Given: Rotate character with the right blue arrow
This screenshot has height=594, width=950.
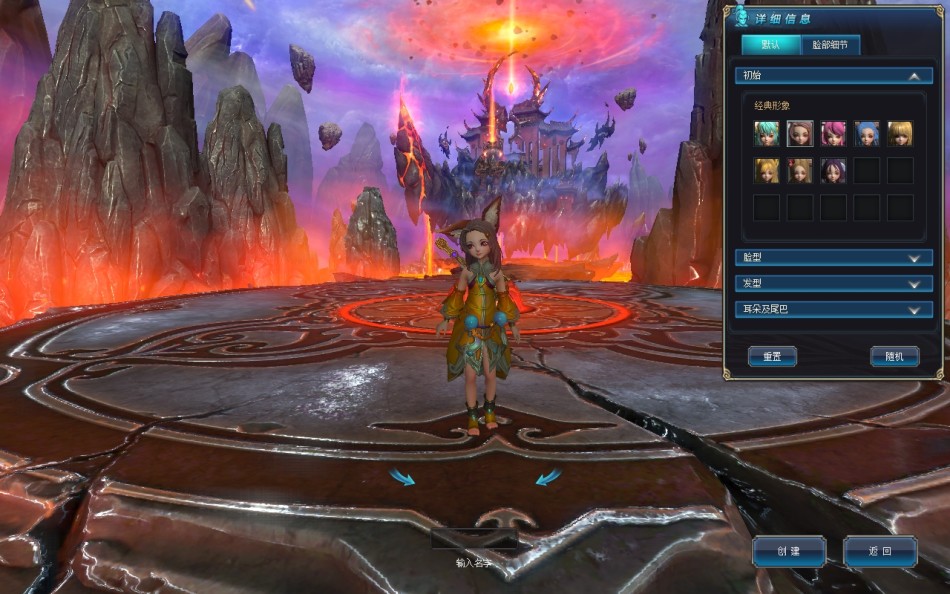Looking at the screenshot, I should tap(548, 478).
